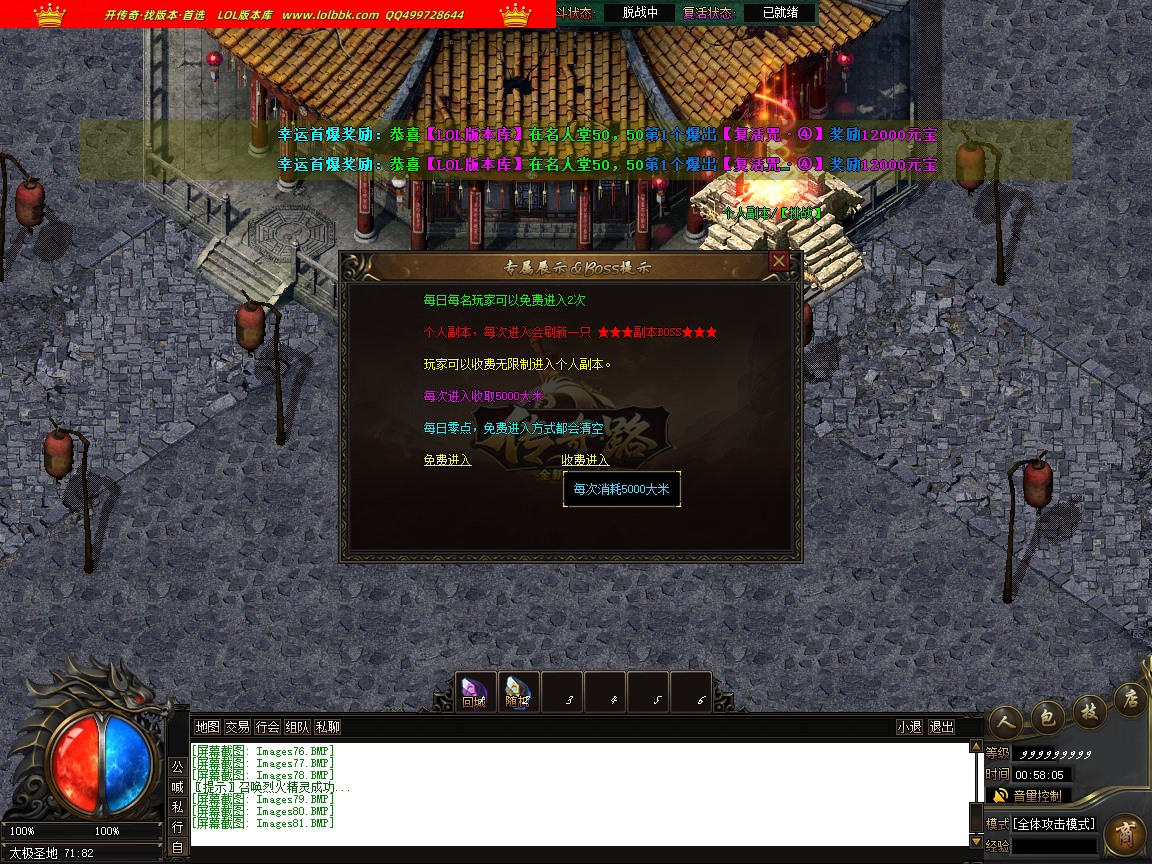Open the 私聊 private chat button
Viewport: 1152px width, 864px height.
click(327, 727)
